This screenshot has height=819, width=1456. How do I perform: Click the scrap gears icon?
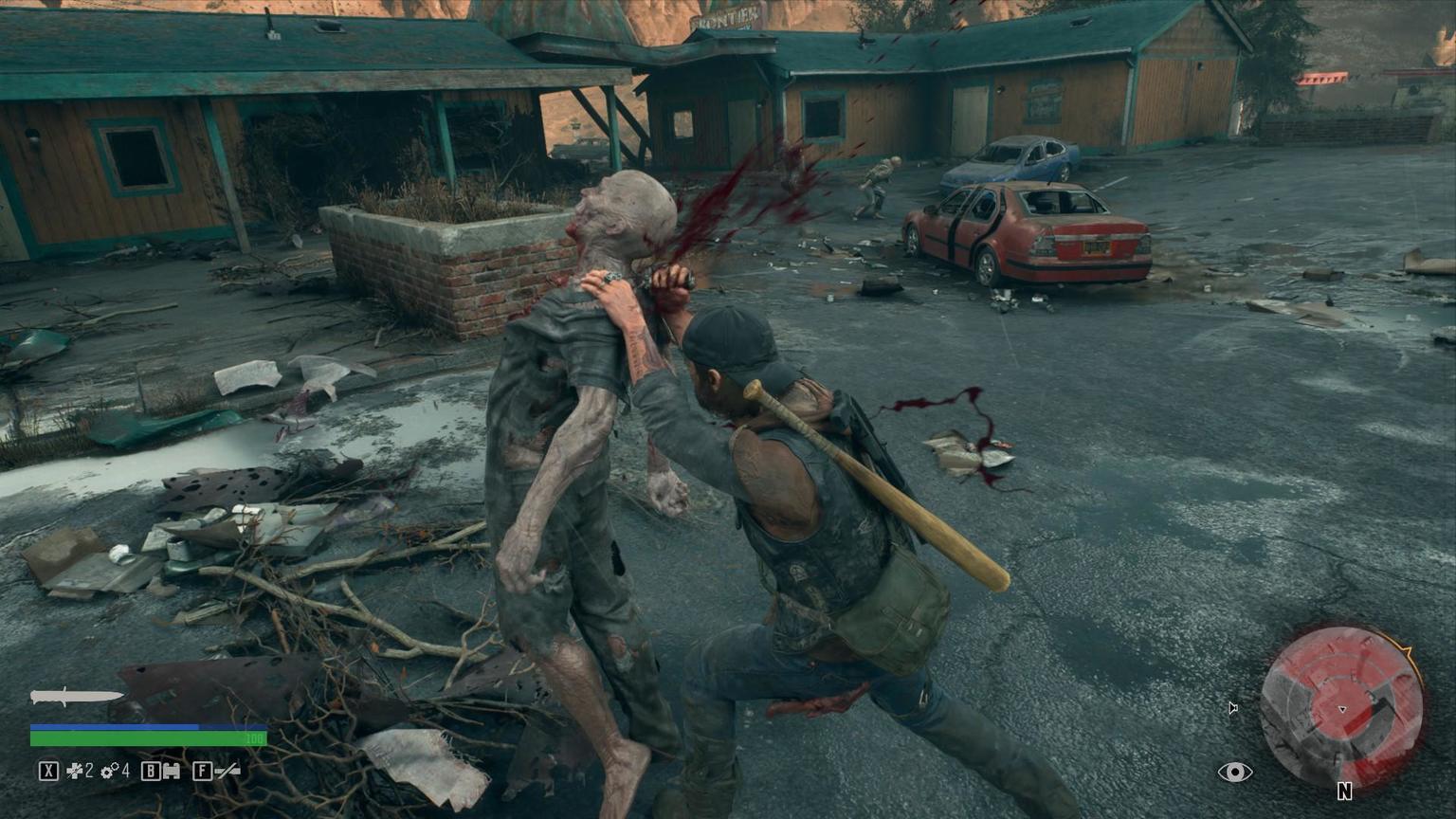[x=110, y=771]
